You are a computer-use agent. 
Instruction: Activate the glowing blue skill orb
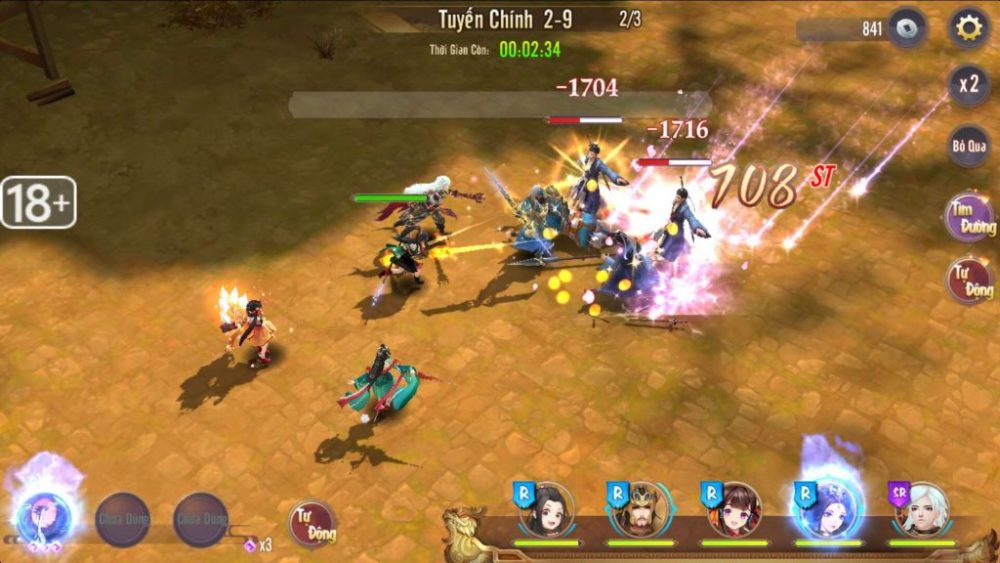click(44, 515)
